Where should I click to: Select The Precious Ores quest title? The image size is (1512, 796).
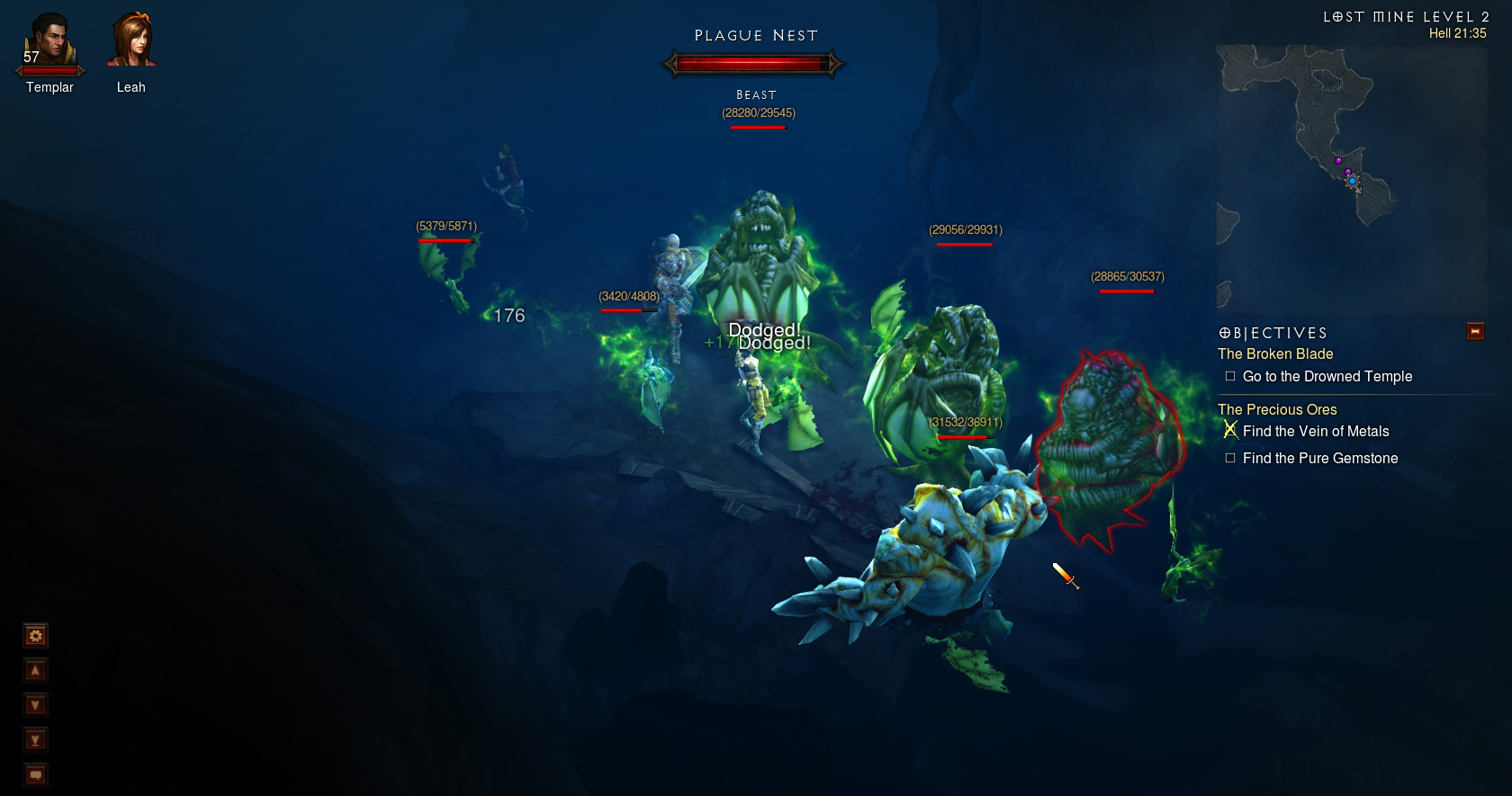1277,409
